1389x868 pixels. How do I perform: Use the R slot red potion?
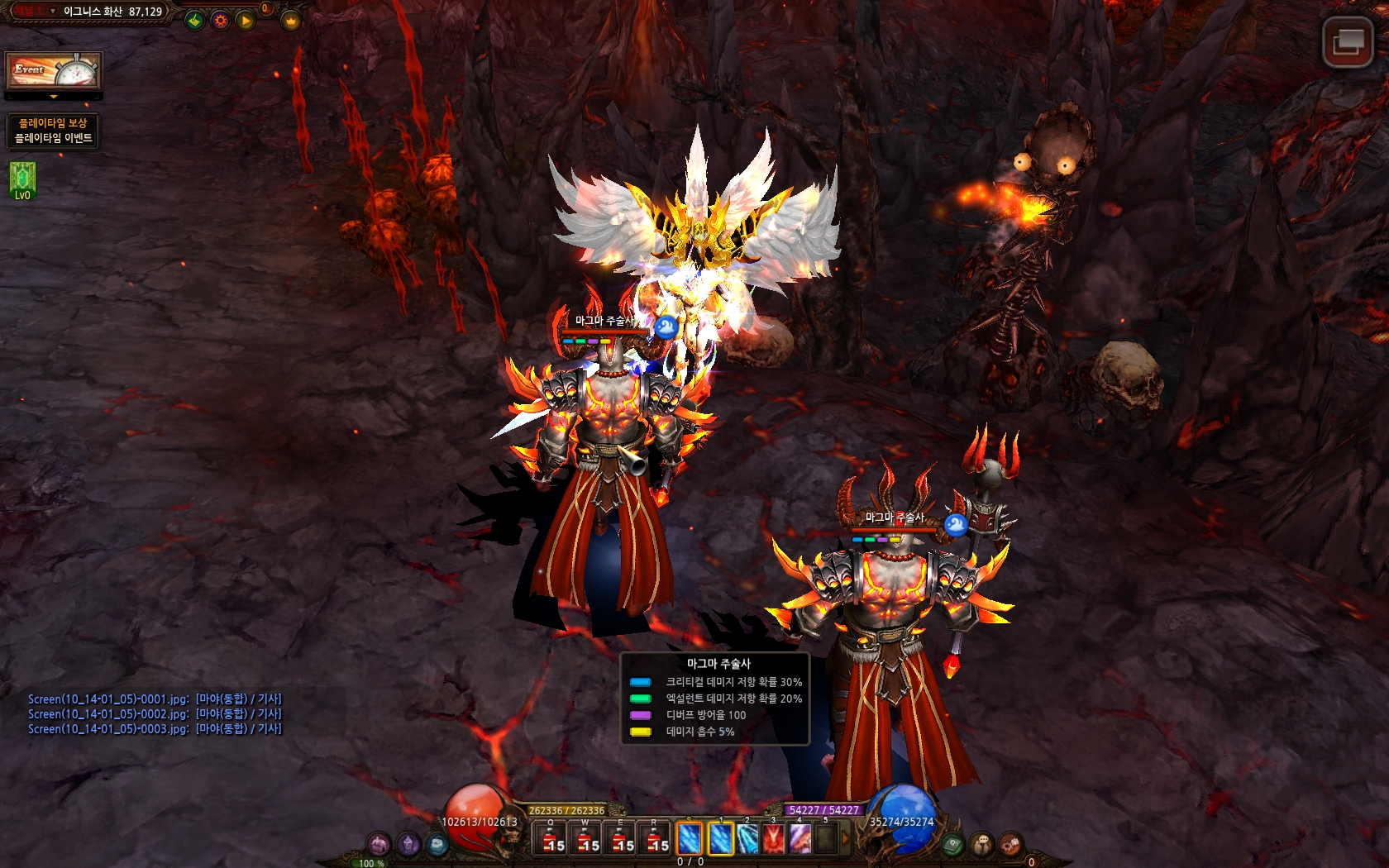656,839
